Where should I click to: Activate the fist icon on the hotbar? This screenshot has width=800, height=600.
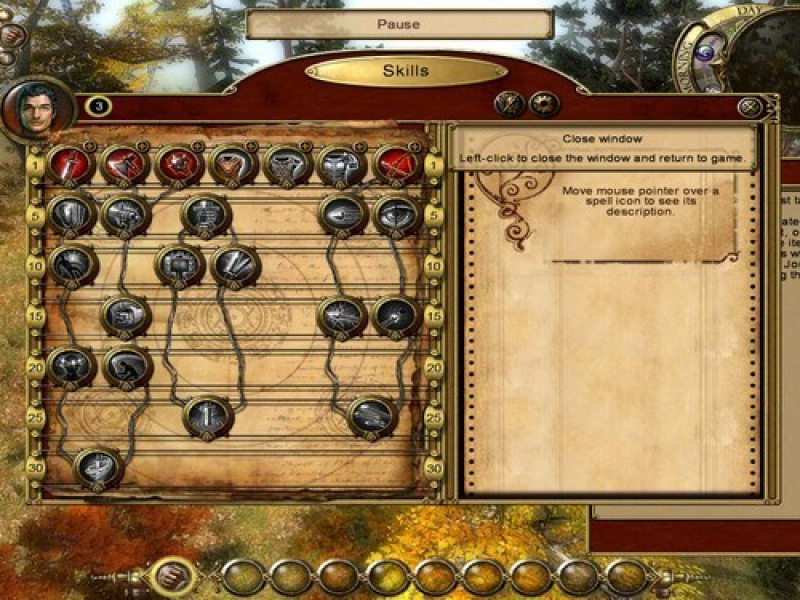coord(171,577)
